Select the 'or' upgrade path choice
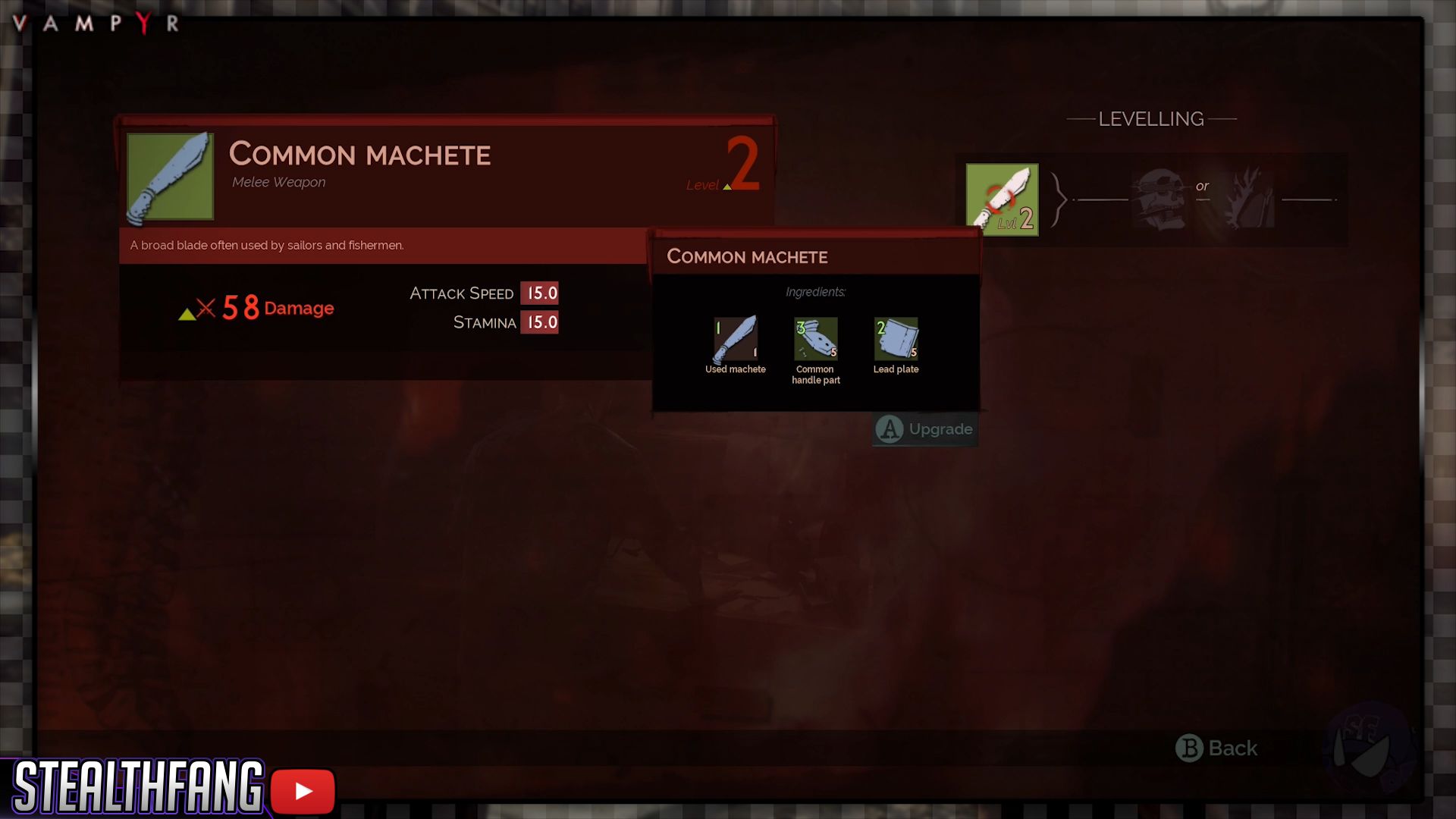1456x819 pixels. 1203,186
